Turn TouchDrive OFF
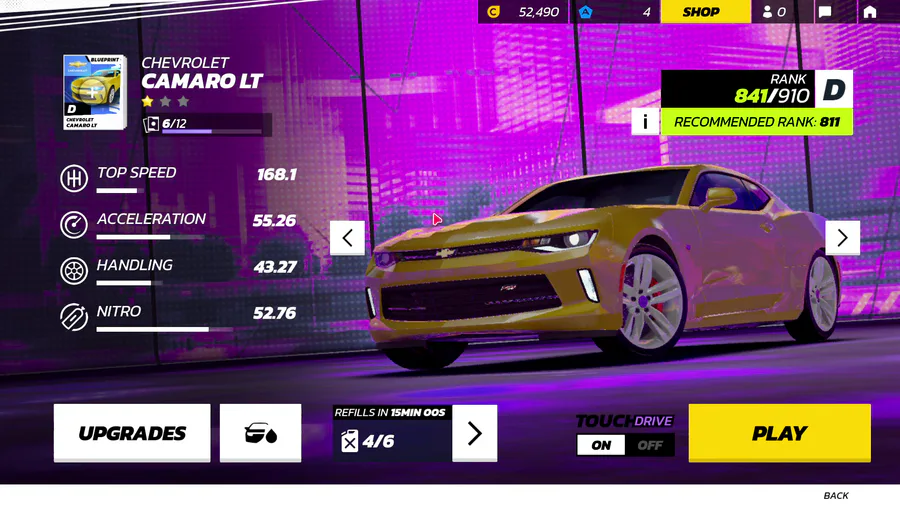This screenshot has height=506, width=900. [650, 445]
